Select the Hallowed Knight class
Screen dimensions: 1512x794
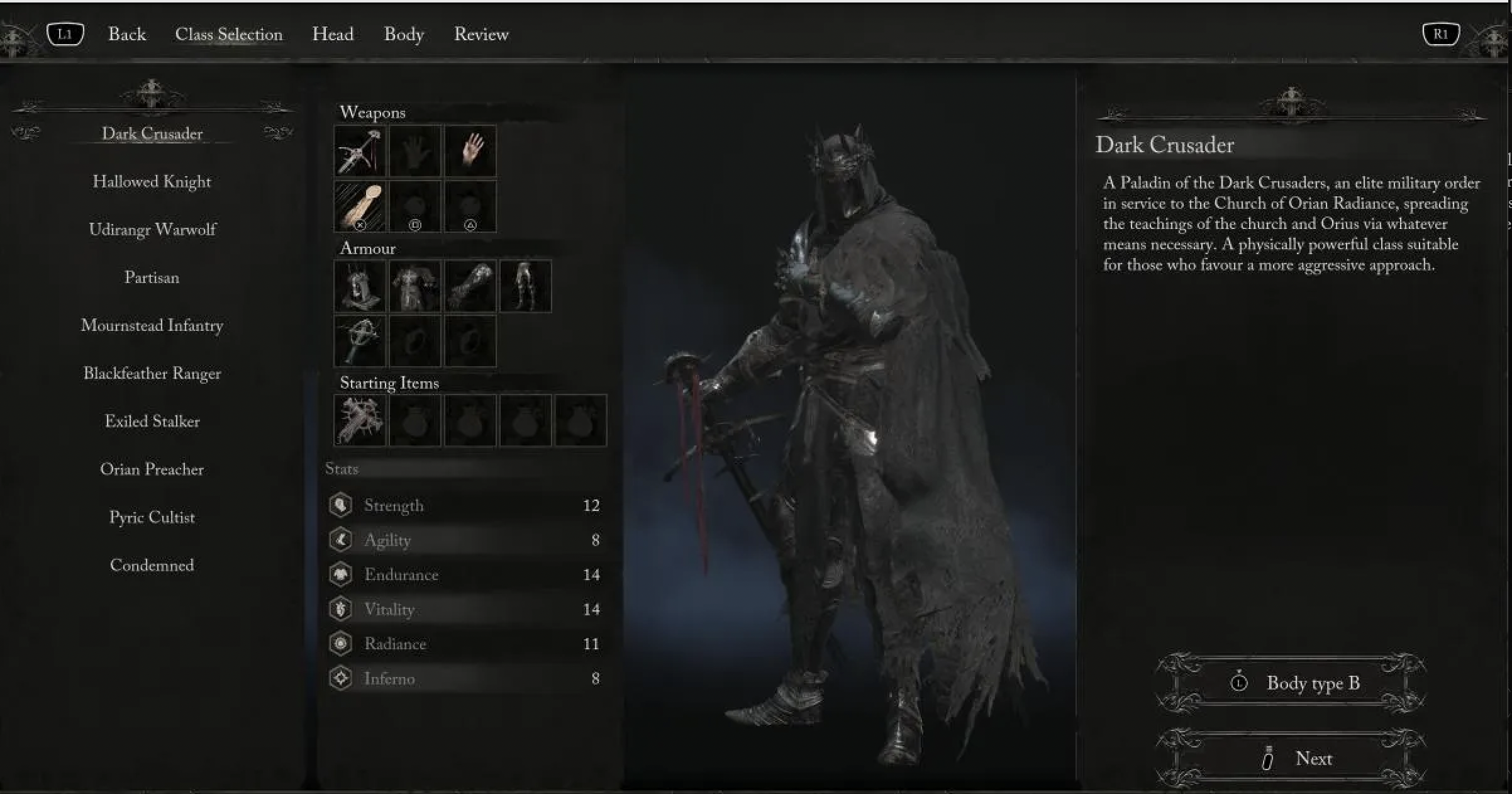tap(152, 181)
